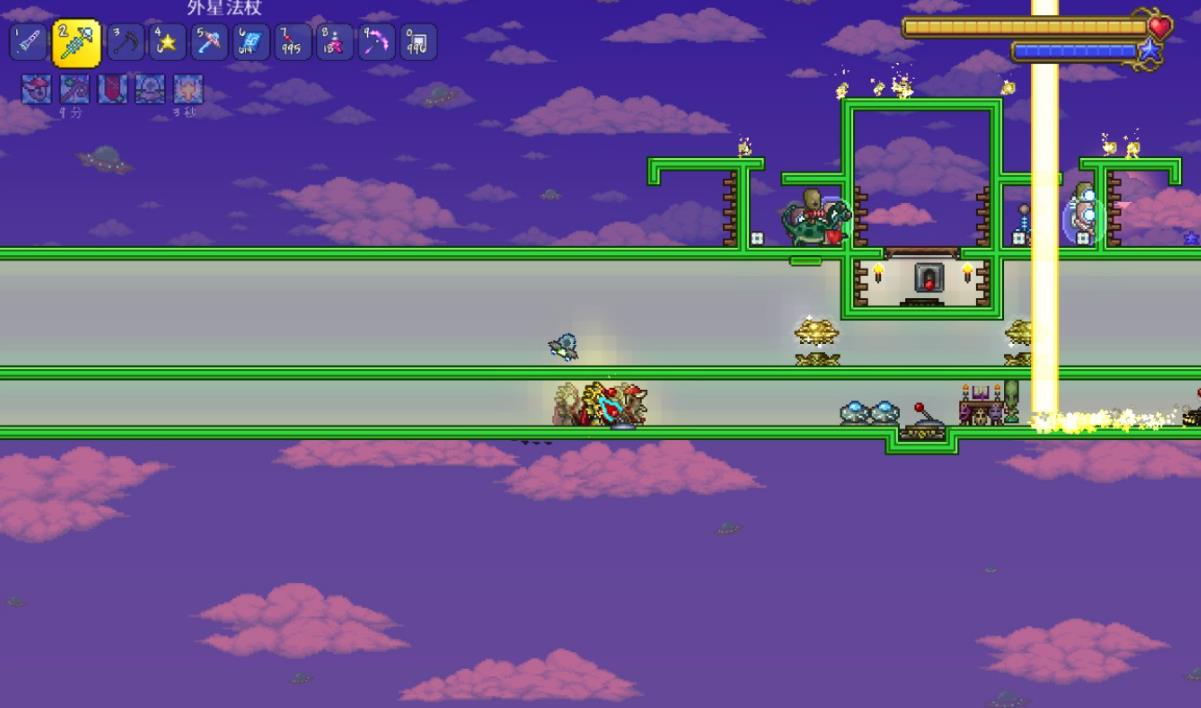Viewport: 1201px width, 708px height.
Task: Equip the pink bow in slot 9
Action: coord(376,42)
